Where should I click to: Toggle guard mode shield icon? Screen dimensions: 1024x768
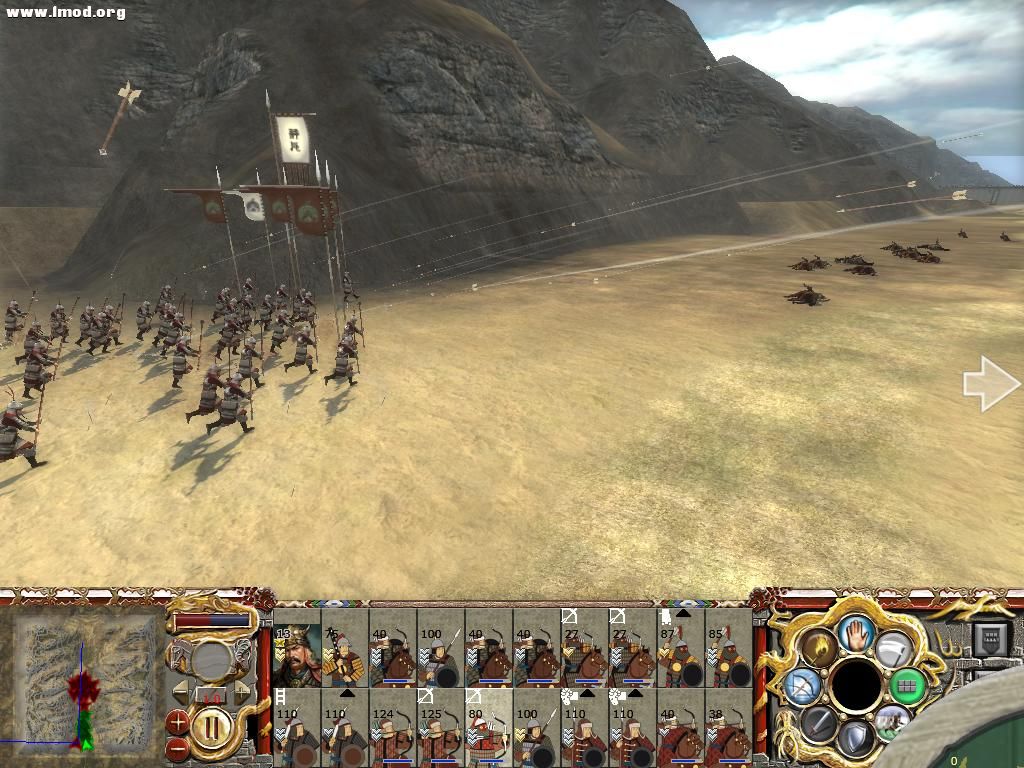coord(856,740)
